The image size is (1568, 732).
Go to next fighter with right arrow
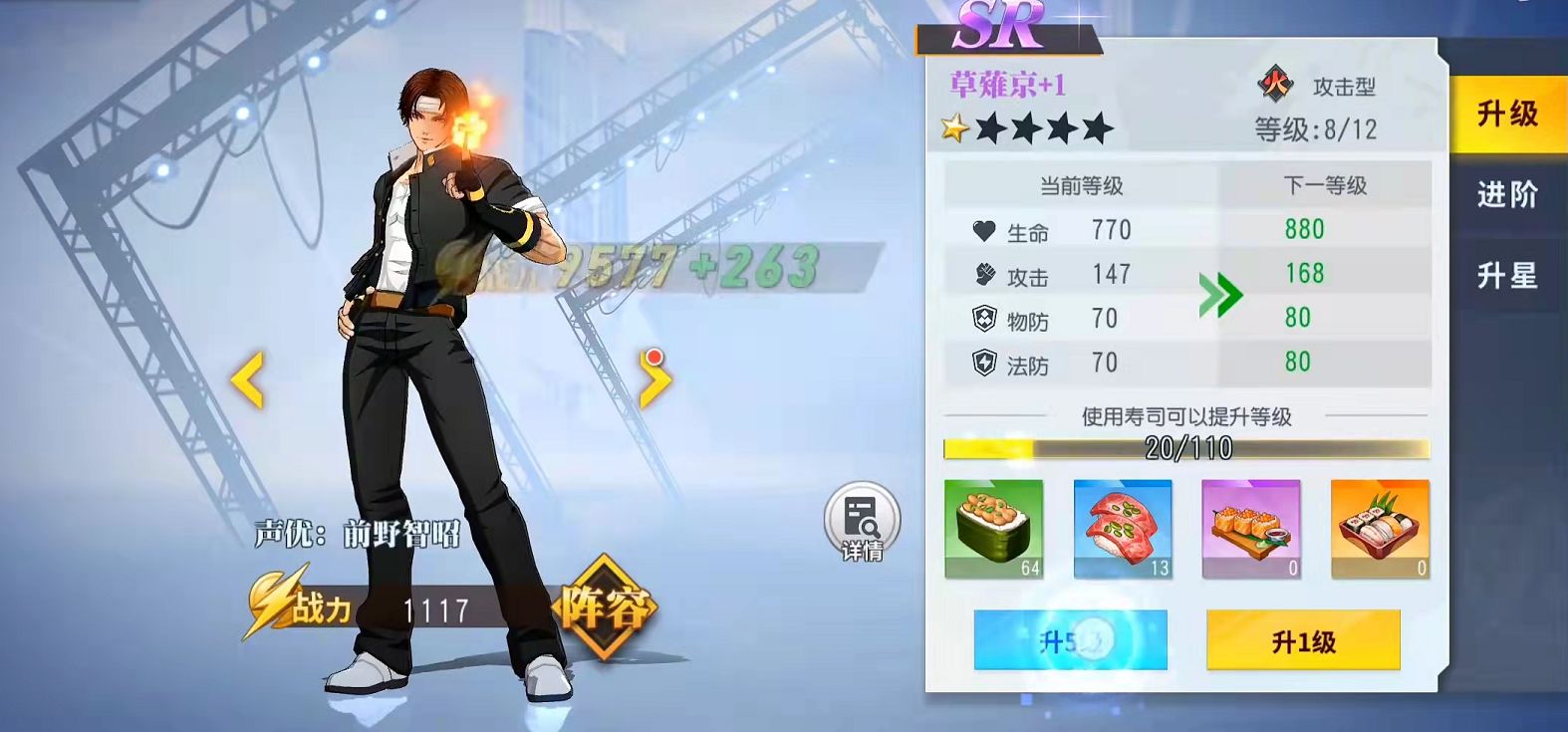[x=653, y=379]
